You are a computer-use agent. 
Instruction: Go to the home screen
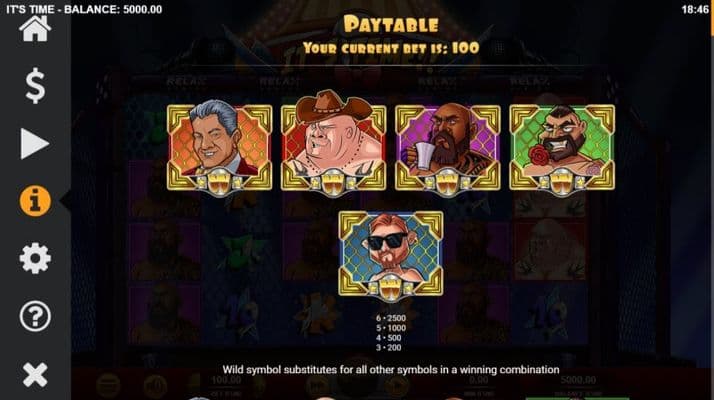pos(35,28)
